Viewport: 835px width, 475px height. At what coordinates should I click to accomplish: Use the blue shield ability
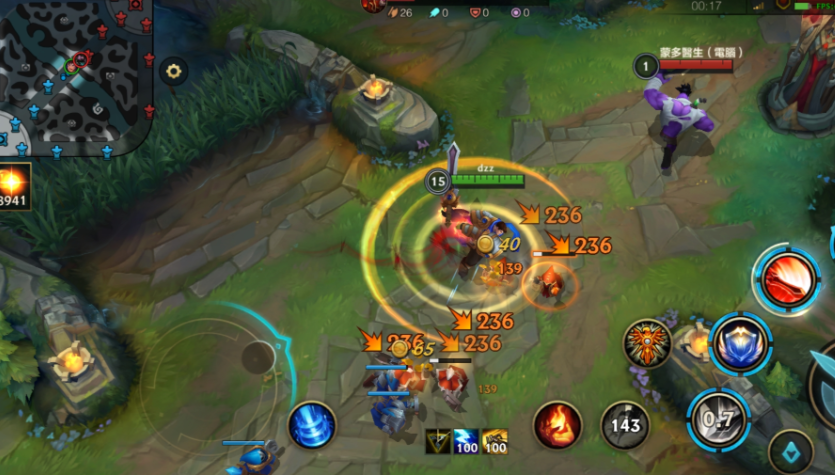tap(740, 343)
